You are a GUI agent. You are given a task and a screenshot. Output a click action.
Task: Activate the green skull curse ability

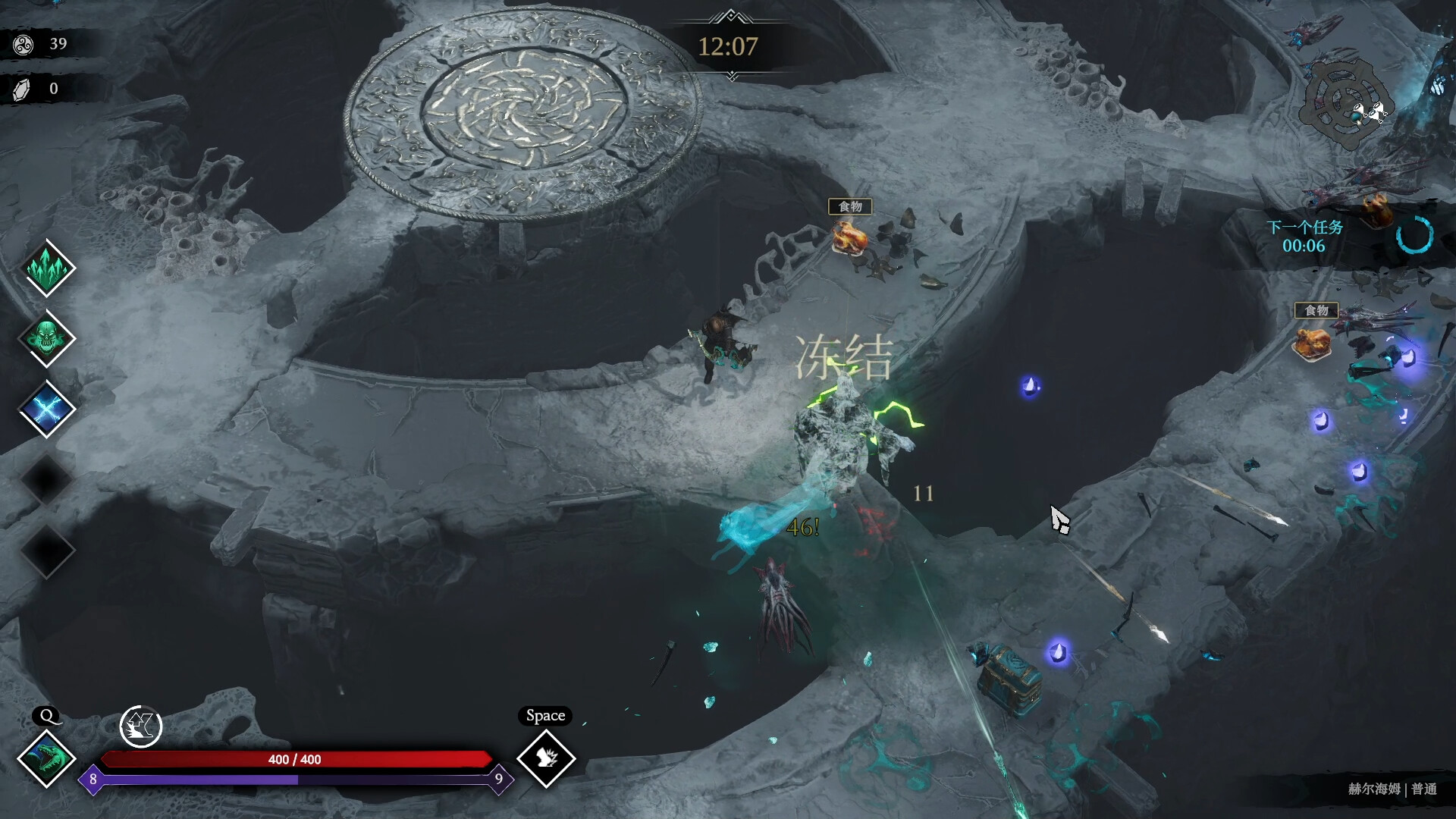[x=47, y=338]
